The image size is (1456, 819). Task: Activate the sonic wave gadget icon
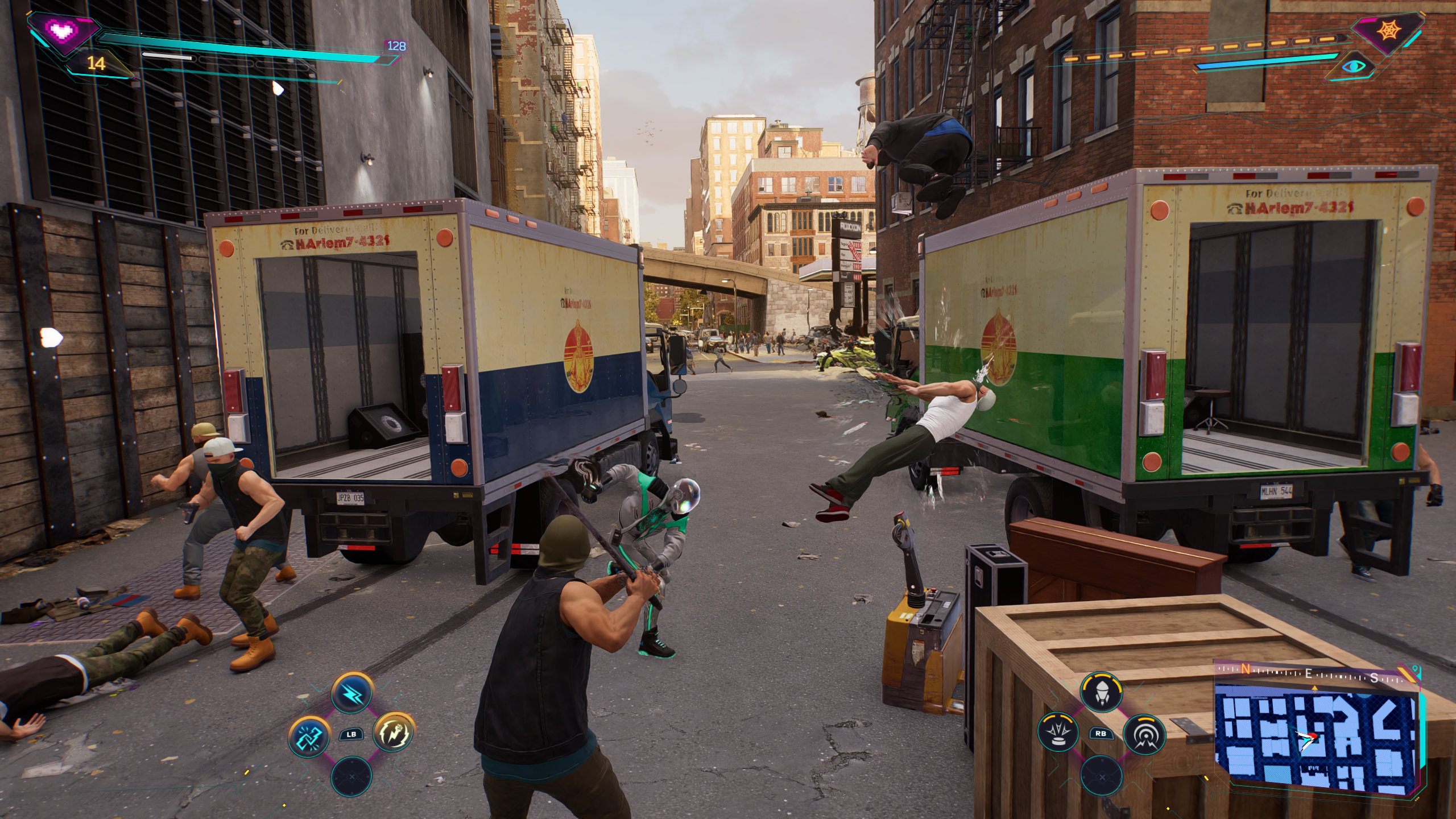point(1144,734)
